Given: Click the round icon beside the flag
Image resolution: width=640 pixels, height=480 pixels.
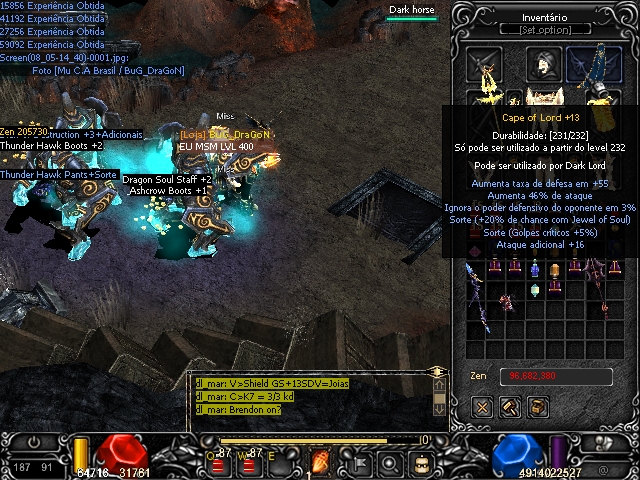Looking at the screenshot, I should point(391,463).
